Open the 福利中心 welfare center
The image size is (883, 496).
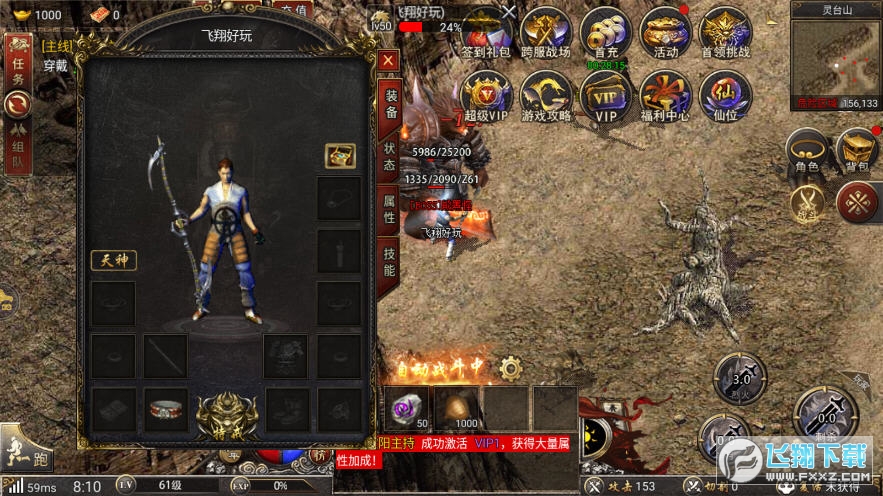666,96
